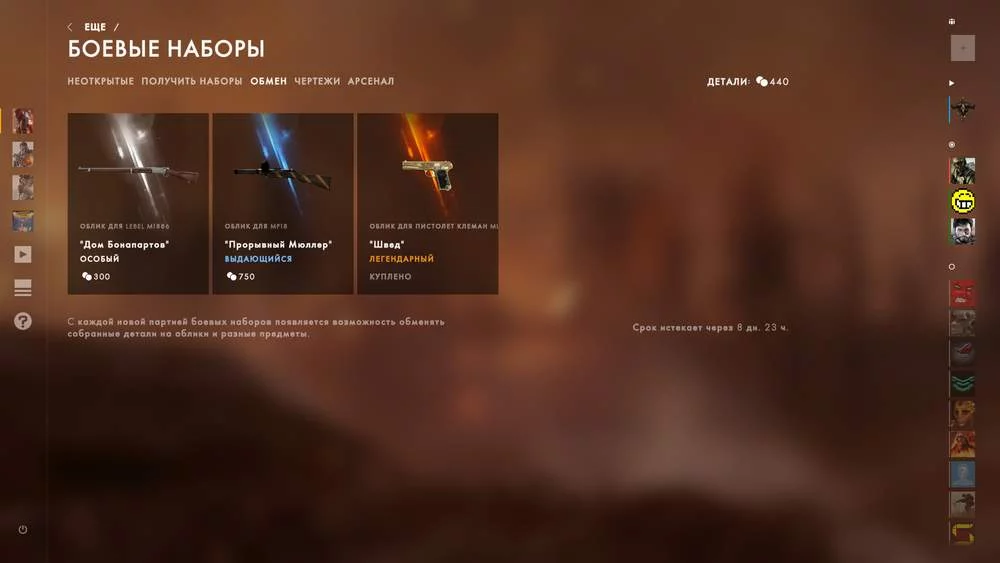
Task: Pick the legendary "Швед" pistol skin card
Action: tap(428, 203)
